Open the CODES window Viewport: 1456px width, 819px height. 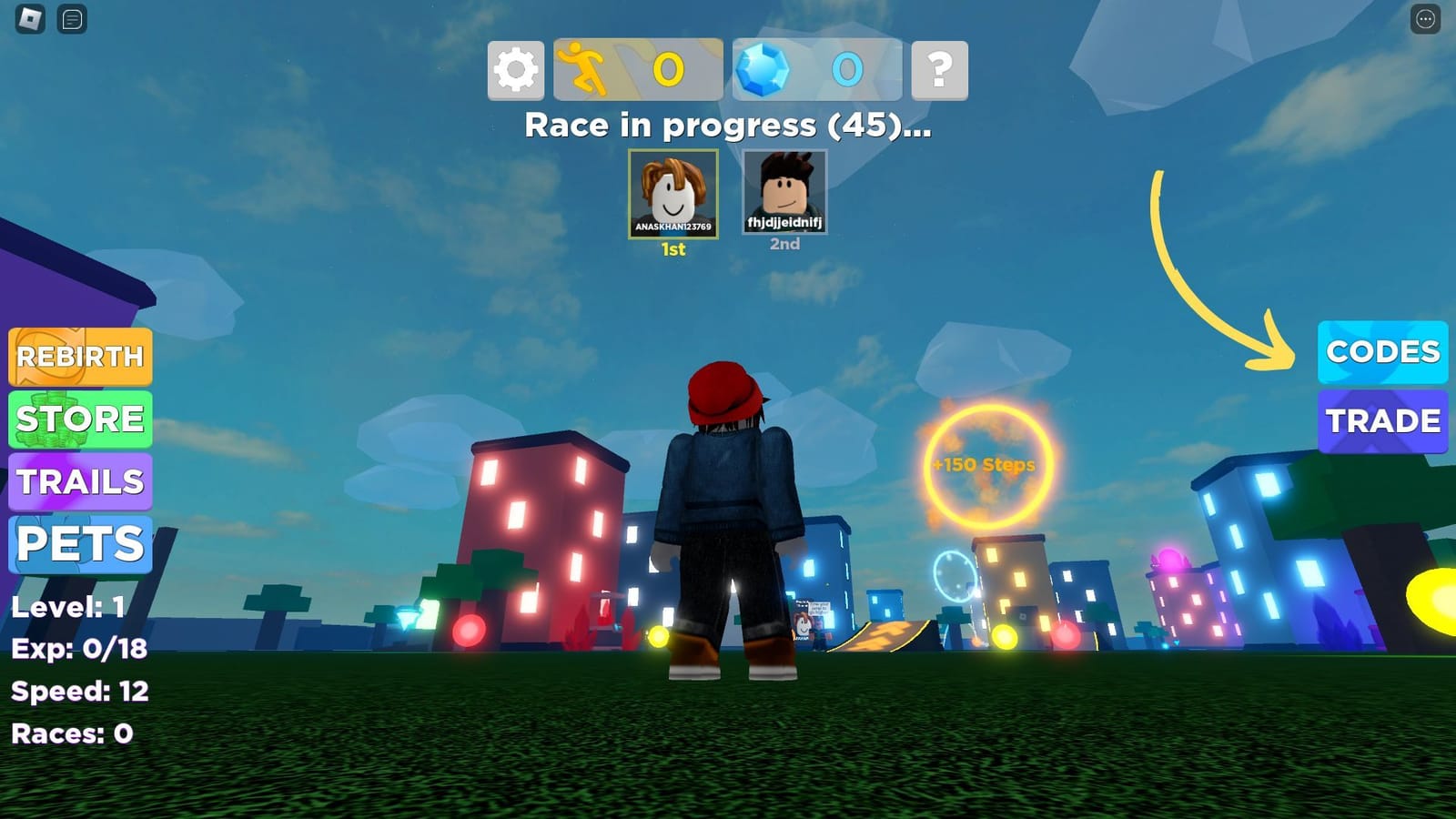coord(1382,352)
